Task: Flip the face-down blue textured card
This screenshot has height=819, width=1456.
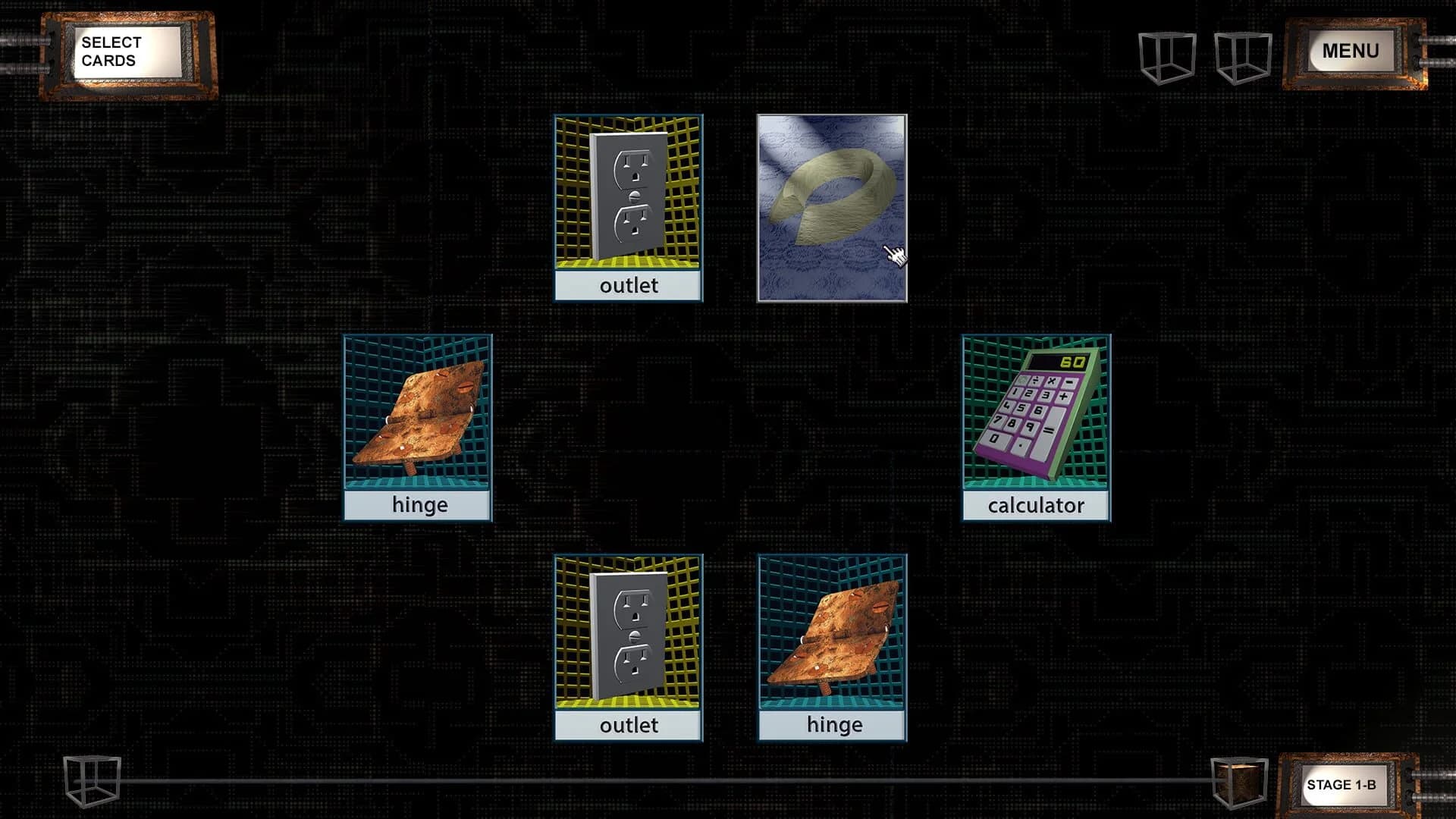Action: [x=832, y=206]
